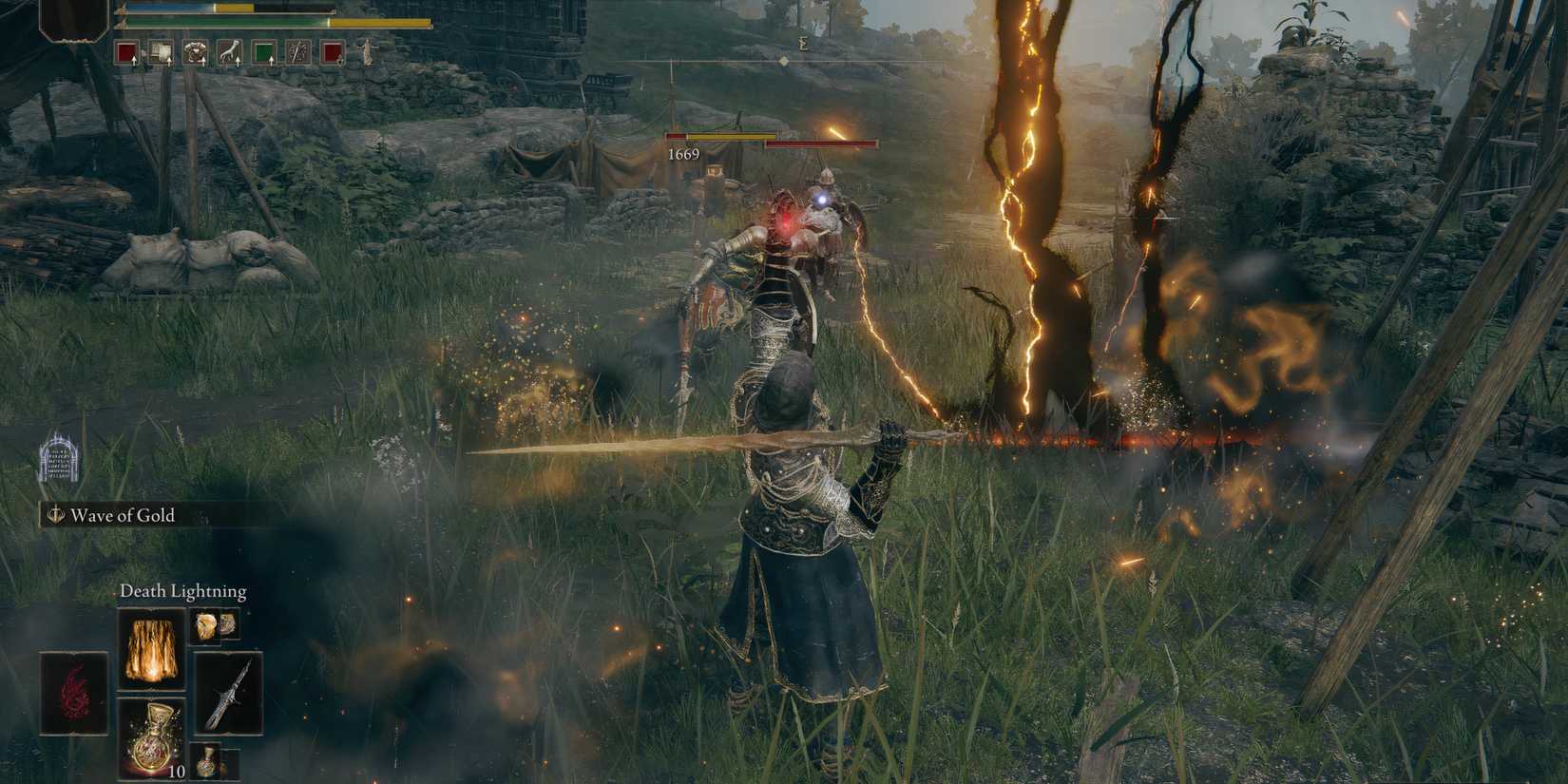This screenshot has height=784, width=1568.
Task: Click the Crimson Flask showing 10 uses
Action: [x=152, y=738]
